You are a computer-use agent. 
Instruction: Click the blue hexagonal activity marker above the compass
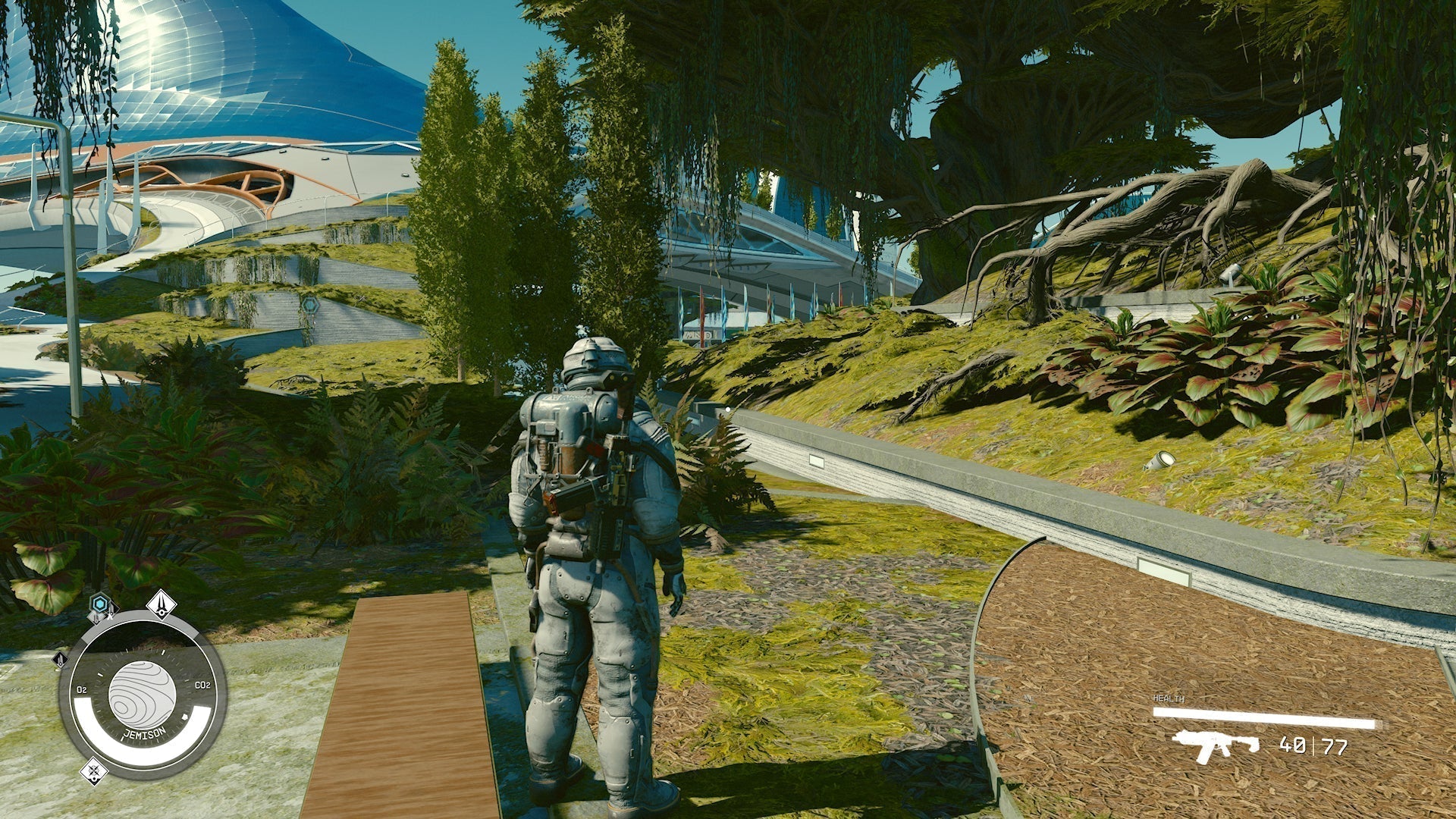pyautogui.click(x=100, y=604)
